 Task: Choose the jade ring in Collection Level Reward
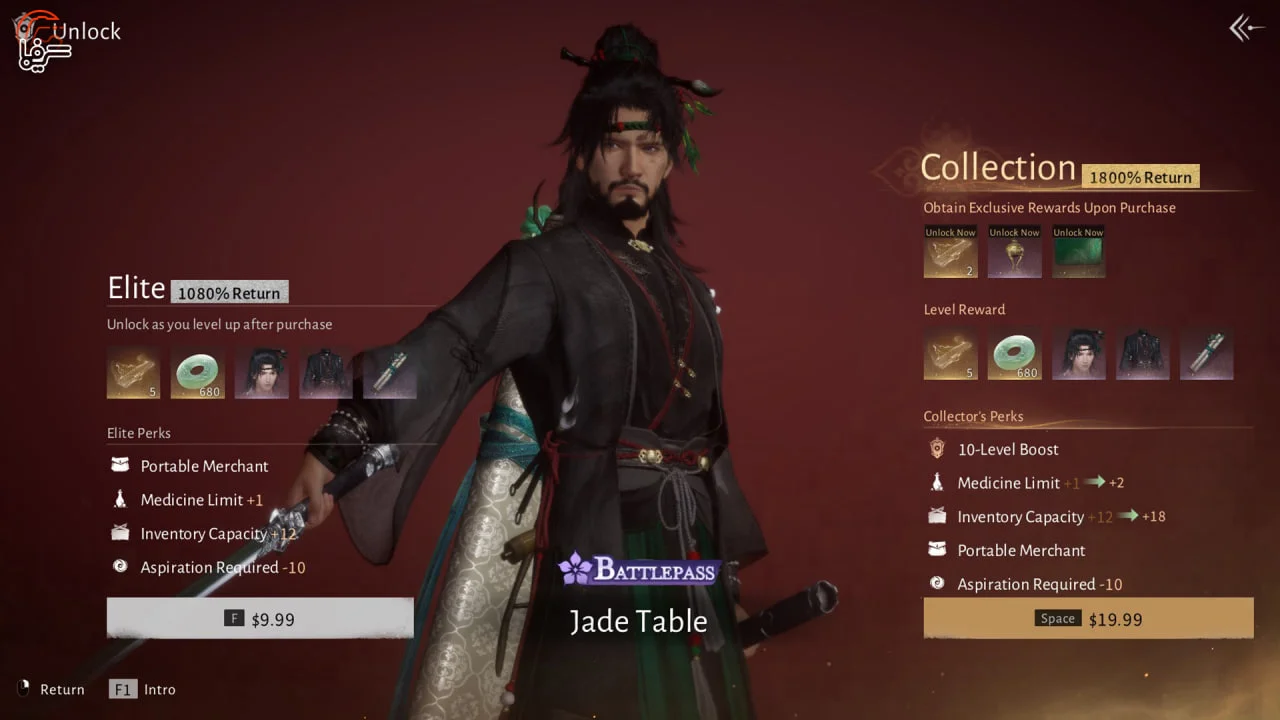coord(1014,354)
